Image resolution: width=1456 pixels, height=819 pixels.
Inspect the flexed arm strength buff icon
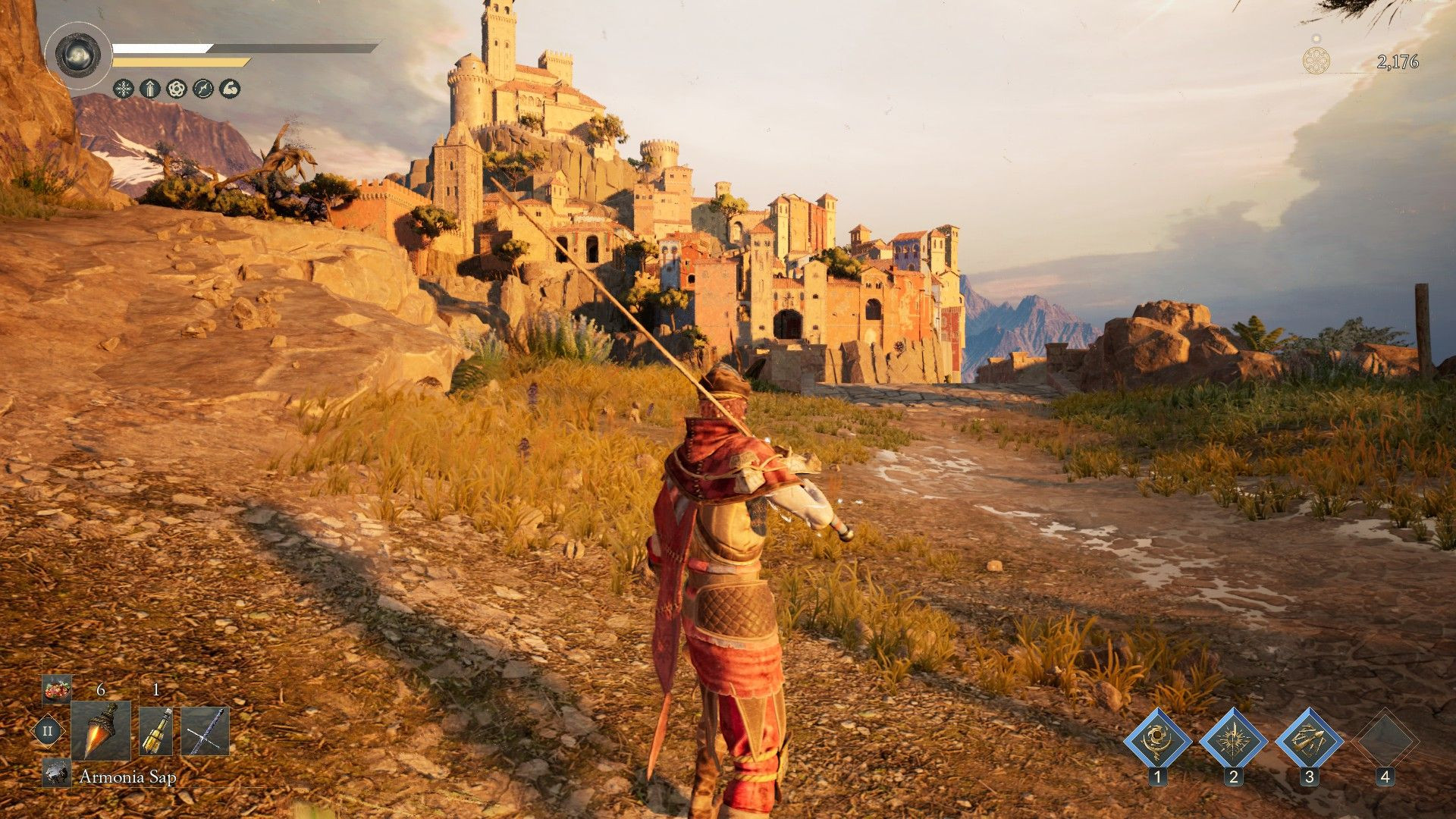[x=231, y=89]
